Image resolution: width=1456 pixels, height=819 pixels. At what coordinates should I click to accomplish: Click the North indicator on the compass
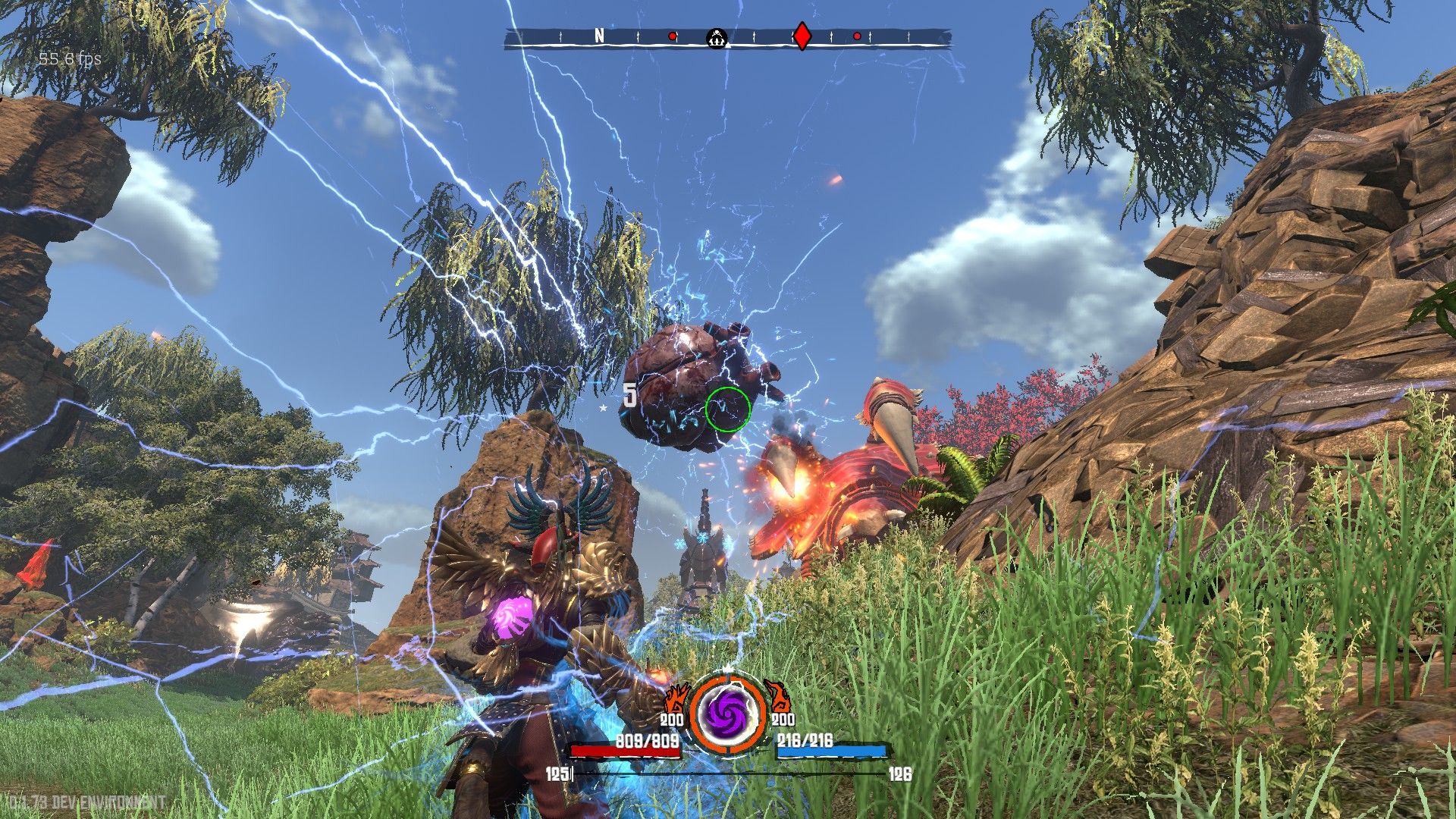coord(599,36)
